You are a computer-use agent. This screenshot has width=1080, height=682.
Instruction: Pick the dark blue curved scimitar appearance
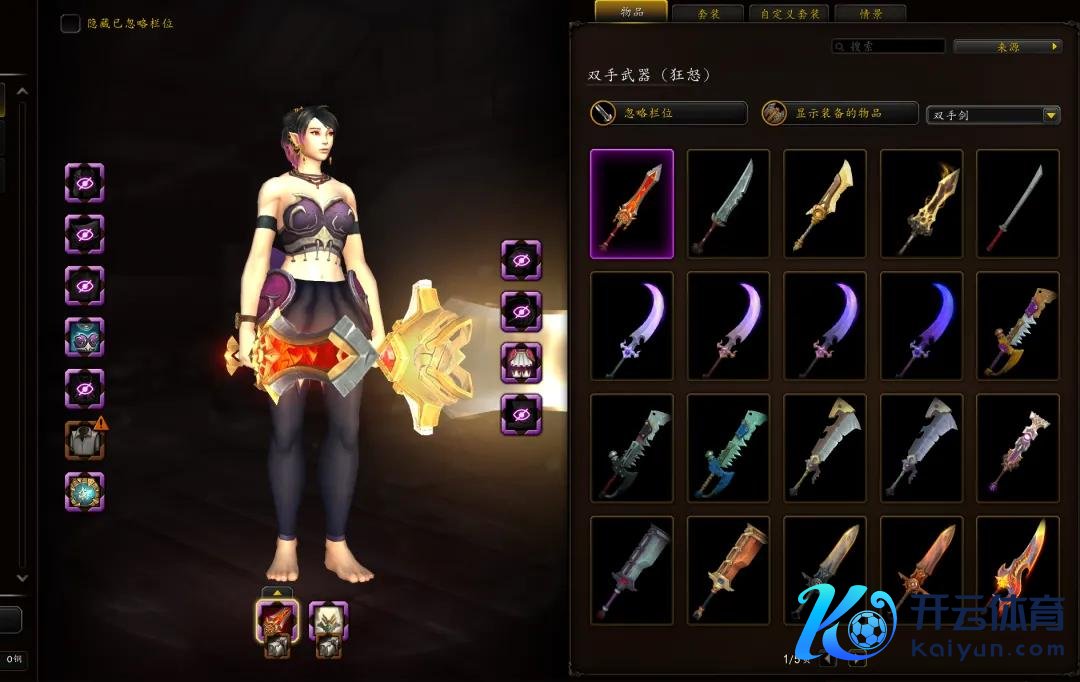tap(921, 326)
